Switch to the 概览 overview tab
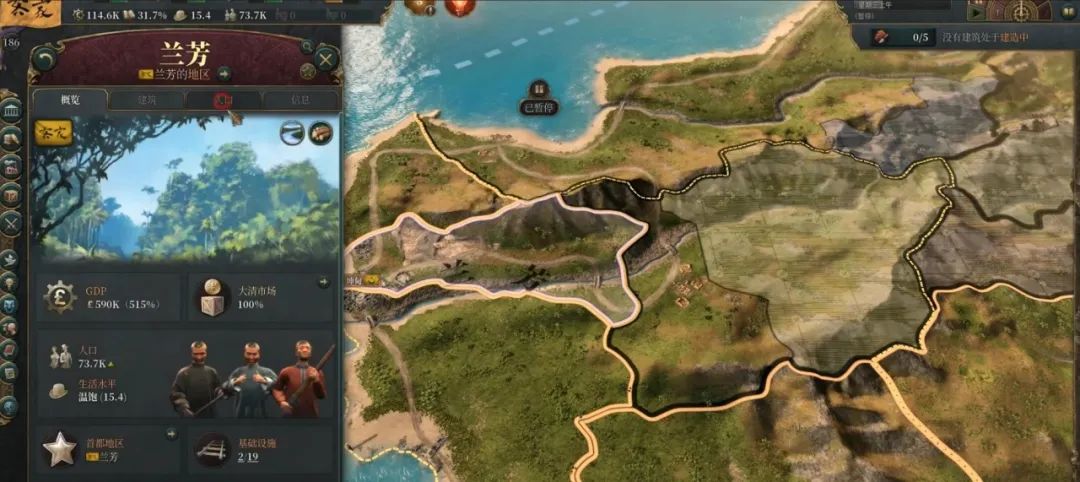This screenshot has width=1080, height=482. pyautogui.click(x=70, y=100)
